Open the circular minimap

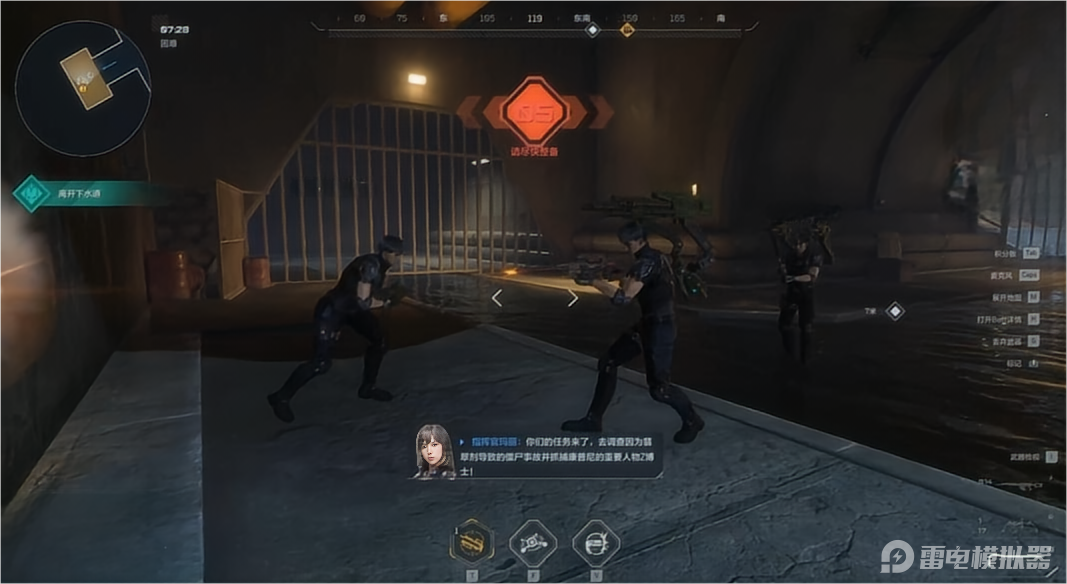click(x=83, y=88)
